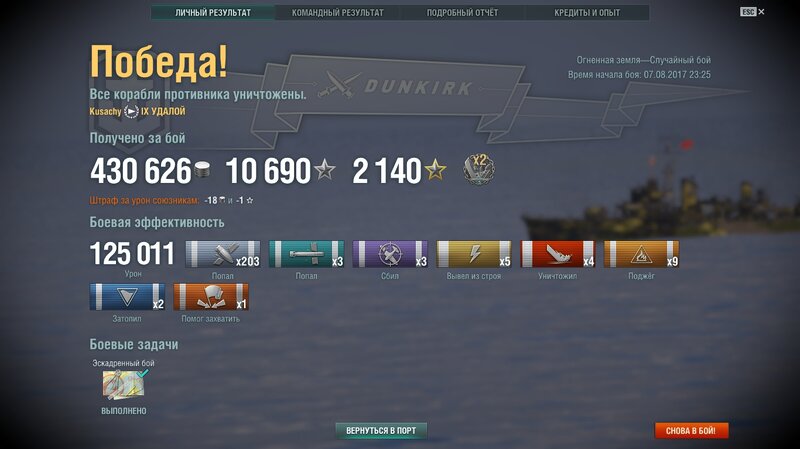Open the Подробный отчёт tab
Image resolution: width=800 pixels, height=449 pixels.
462,13
